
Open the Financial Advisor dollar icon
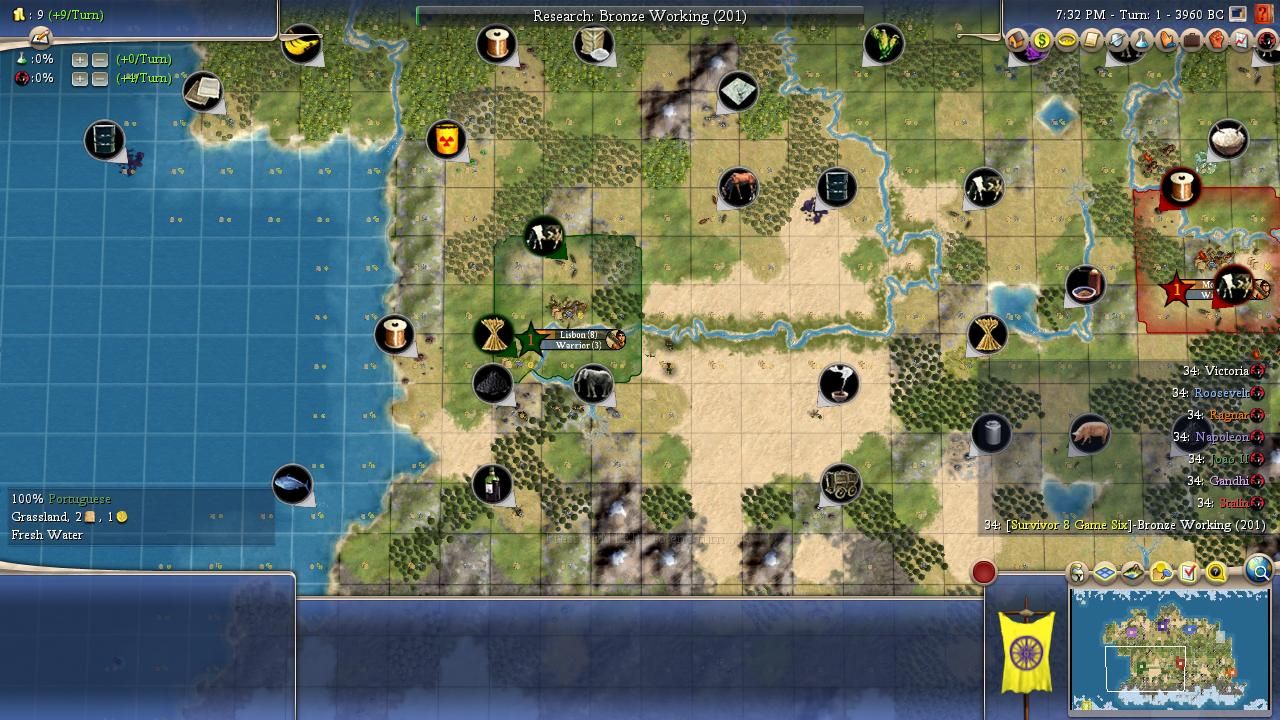point(1042,41)
